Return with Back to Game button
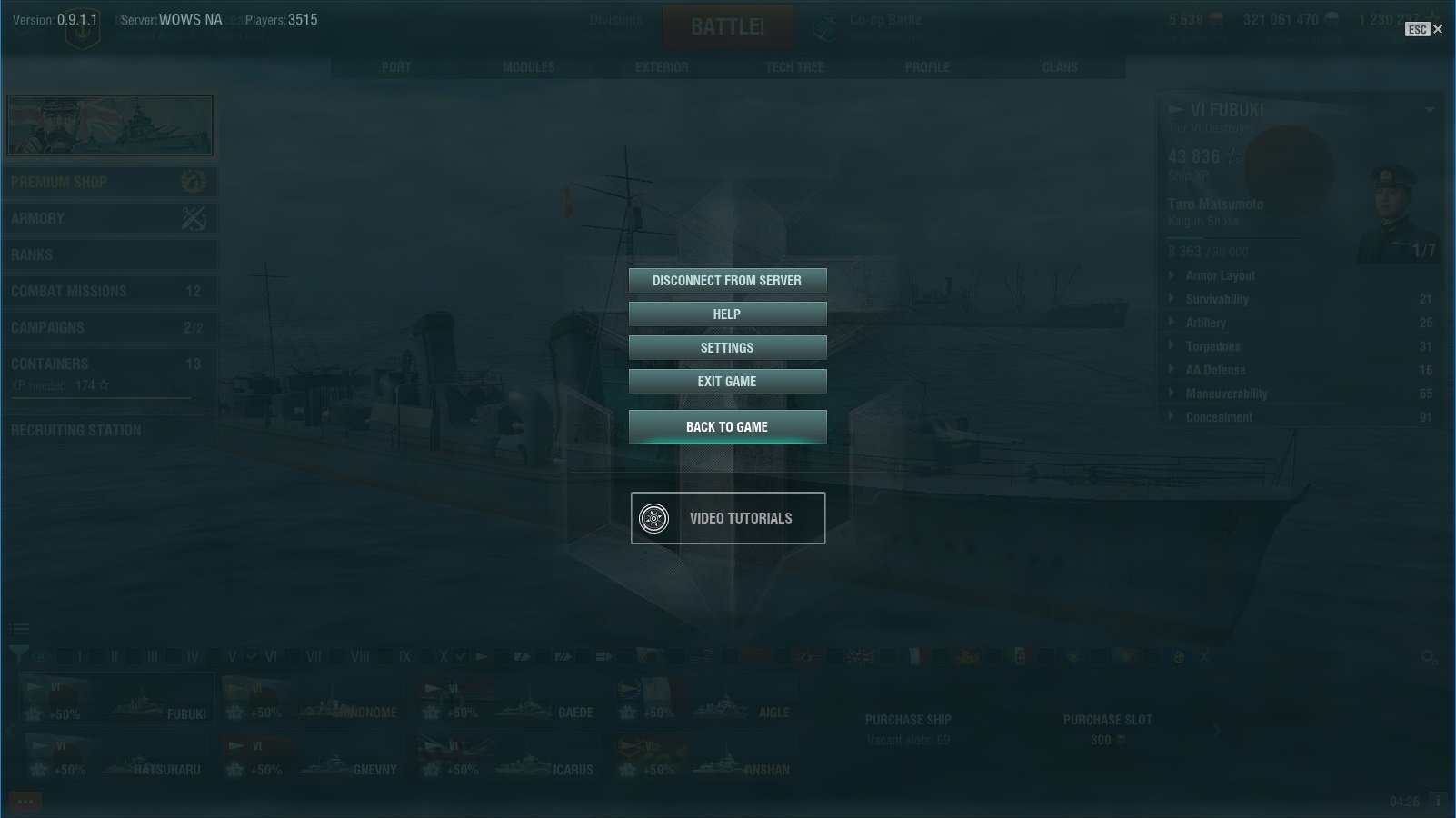1456x818 pixels. pos(727,427)
